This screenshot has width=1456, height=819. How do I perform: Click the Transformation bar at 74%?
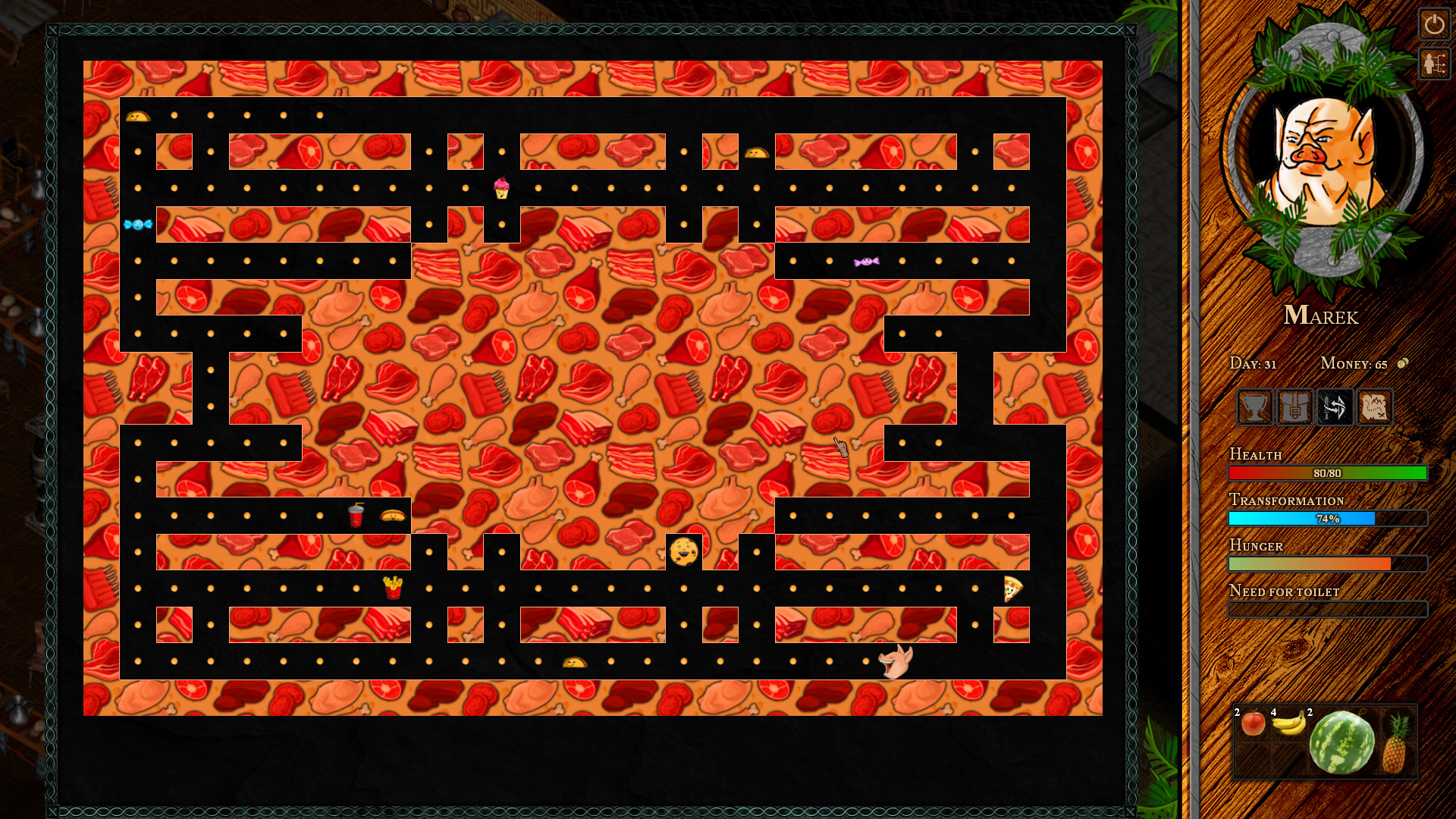click(1328, 518)
